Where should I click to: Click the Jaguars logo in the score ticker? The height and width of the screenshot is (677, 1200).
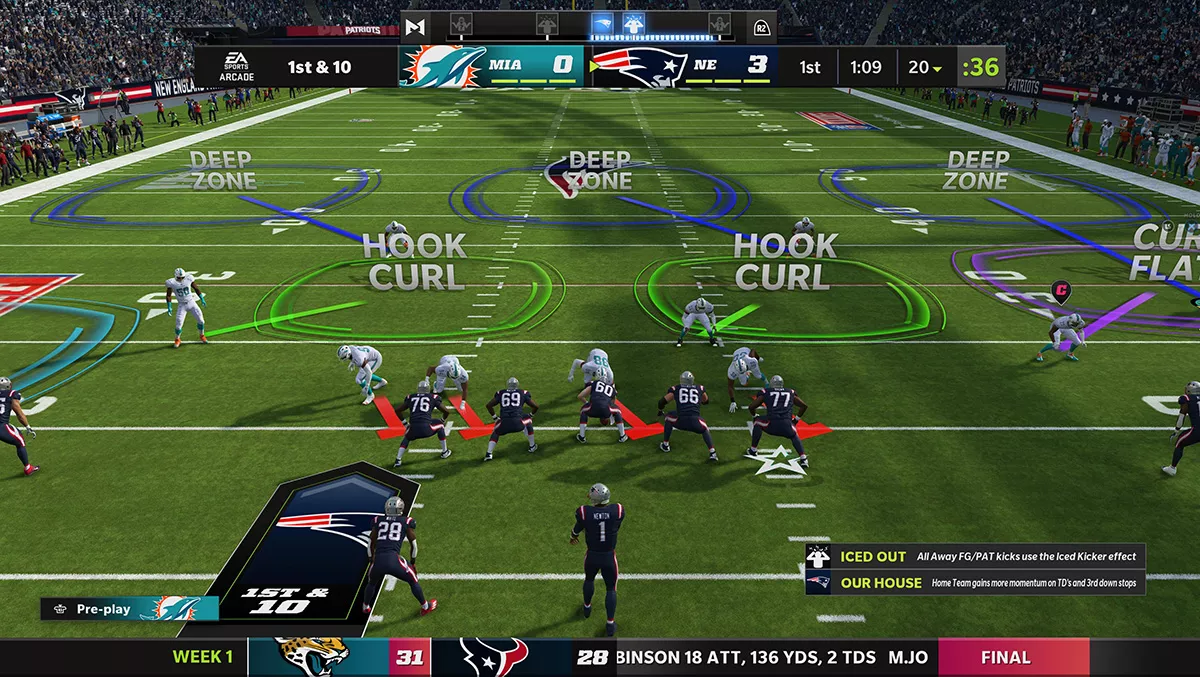pos(311,657)
